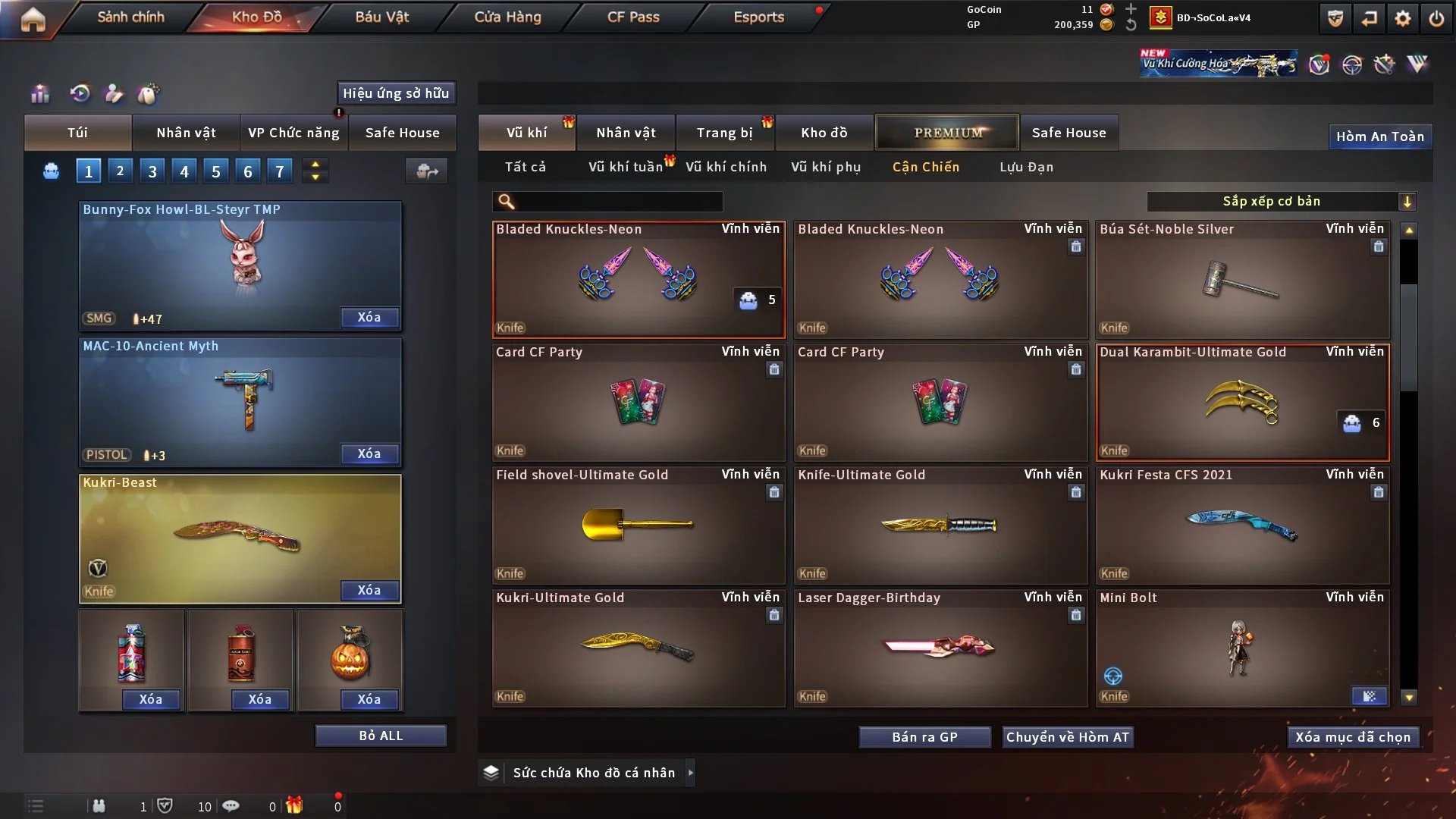1456x819 pixels.
Task: Click the Bỏ ALL button
Action: tap(381, 735)
